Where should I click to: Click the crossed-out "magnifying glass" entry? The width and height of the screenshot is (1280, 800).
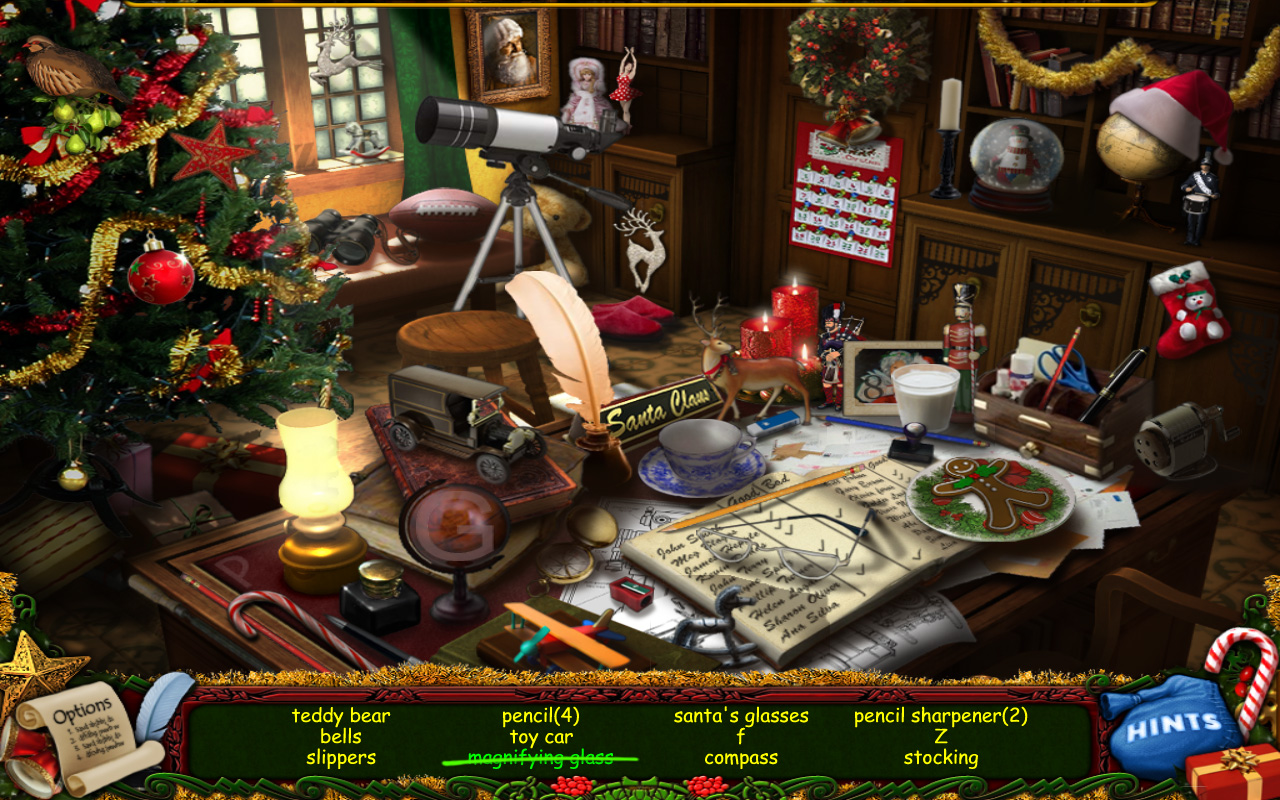540,757
